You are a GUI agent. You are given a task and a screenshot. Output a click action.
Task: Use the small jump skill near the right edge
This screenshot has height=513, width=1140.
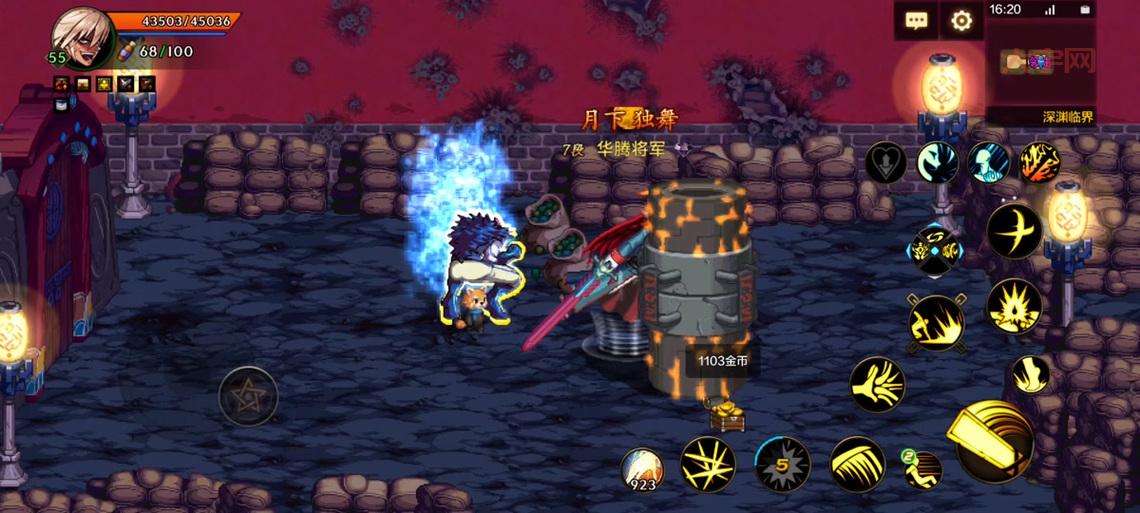pos(1028,374)
